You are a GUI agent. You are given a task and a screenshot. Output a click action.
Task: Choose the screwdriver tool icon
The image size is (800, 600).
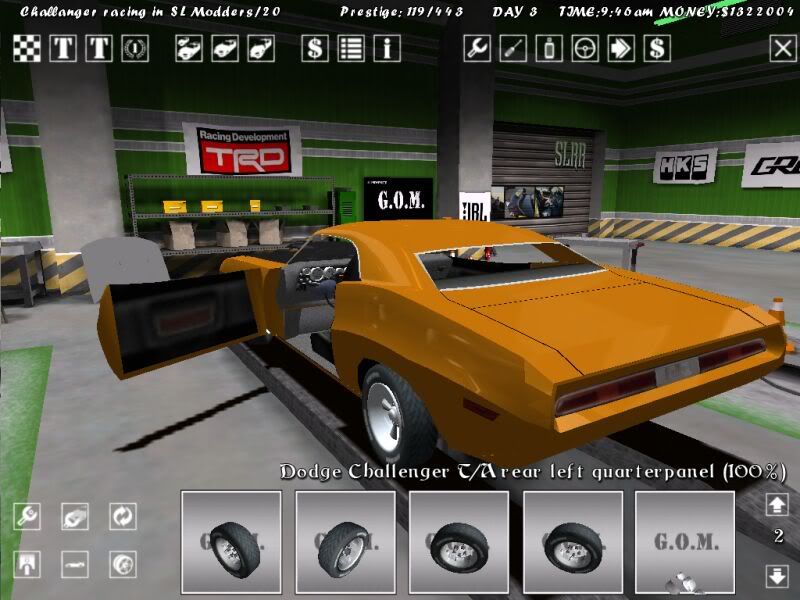[x=513, y=48]
